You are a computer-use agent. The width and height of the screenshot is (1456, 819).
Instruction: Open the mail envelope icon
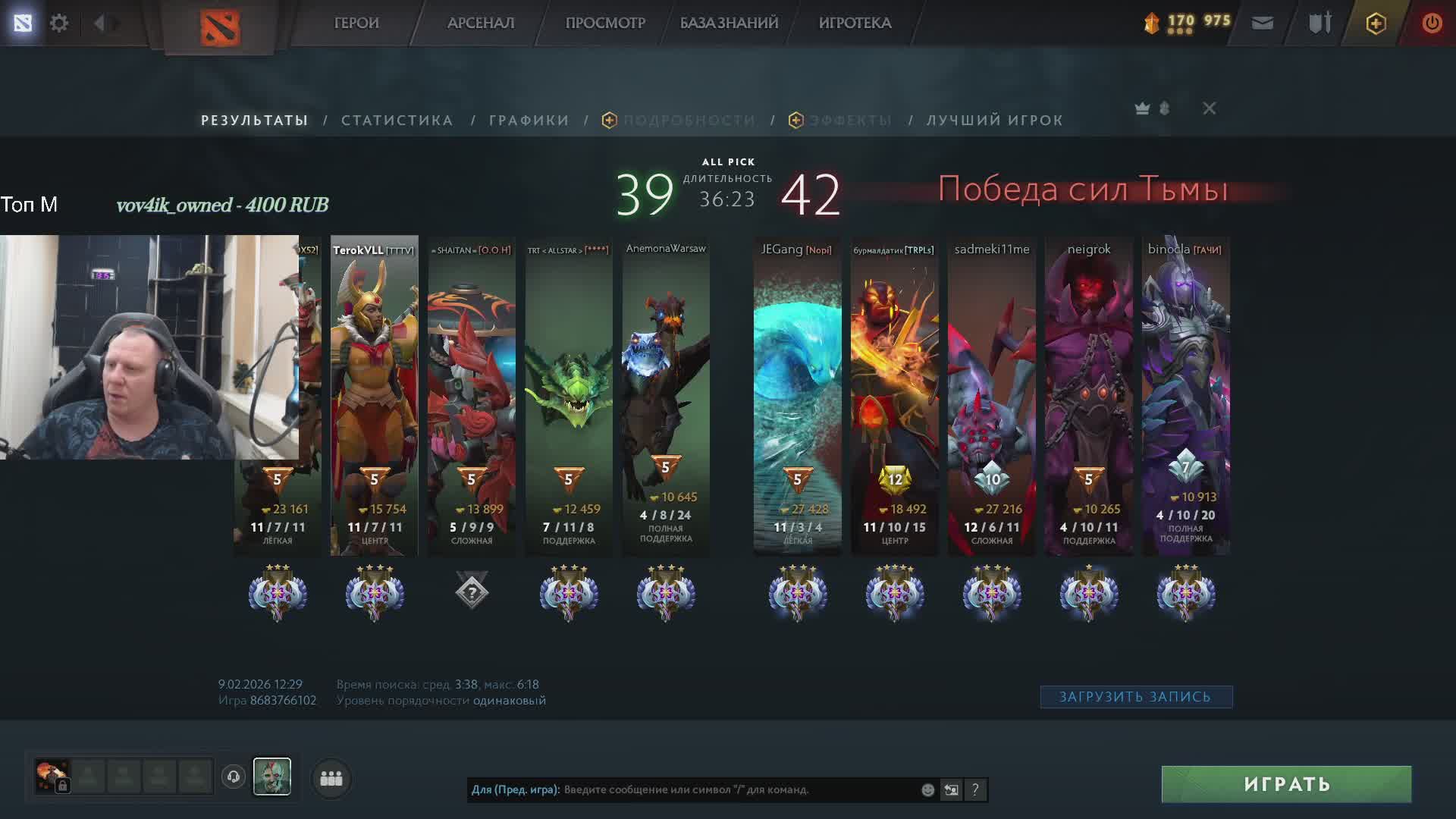coord(1262,23)
